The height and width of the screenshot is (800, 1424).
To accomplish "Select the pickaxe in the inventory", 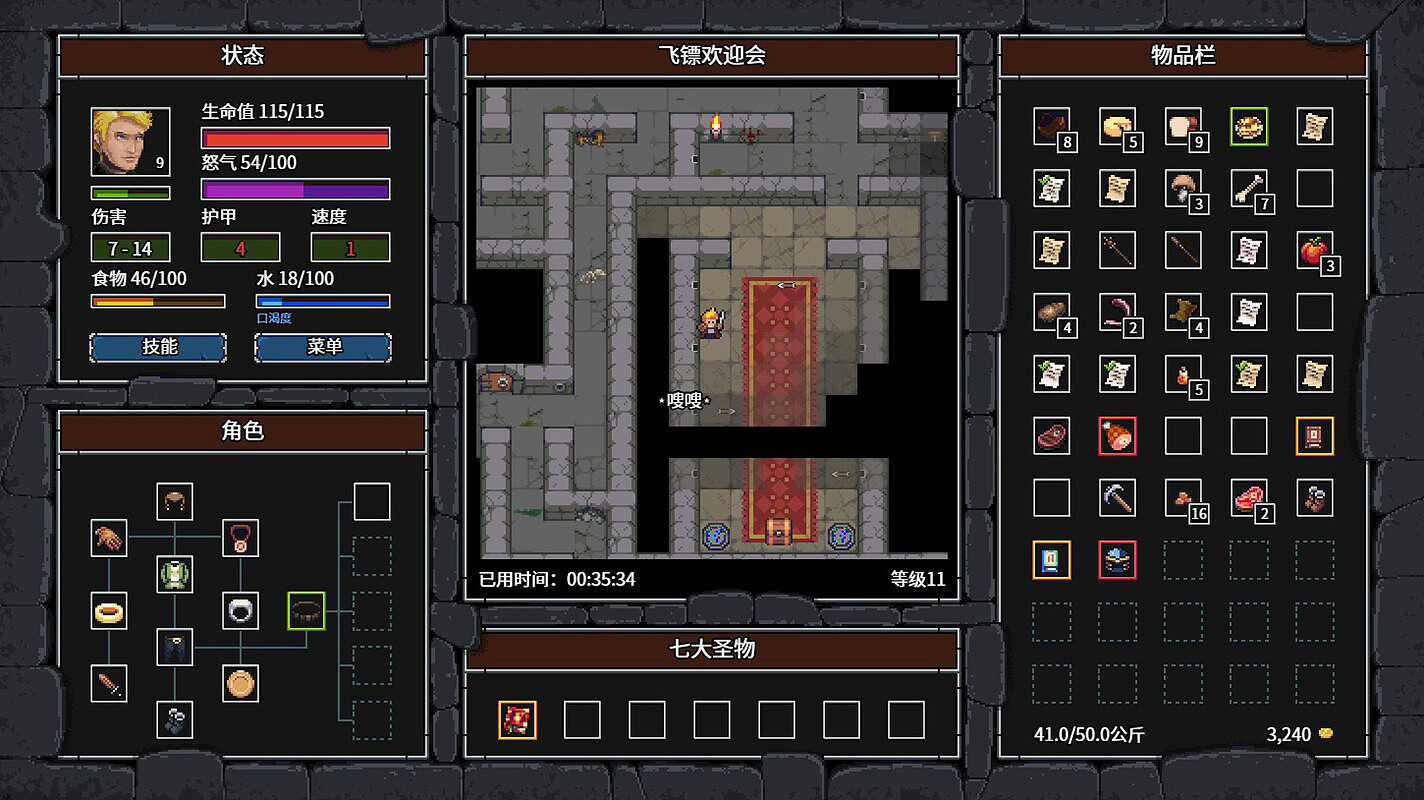I will click(x=1117, y=497).
